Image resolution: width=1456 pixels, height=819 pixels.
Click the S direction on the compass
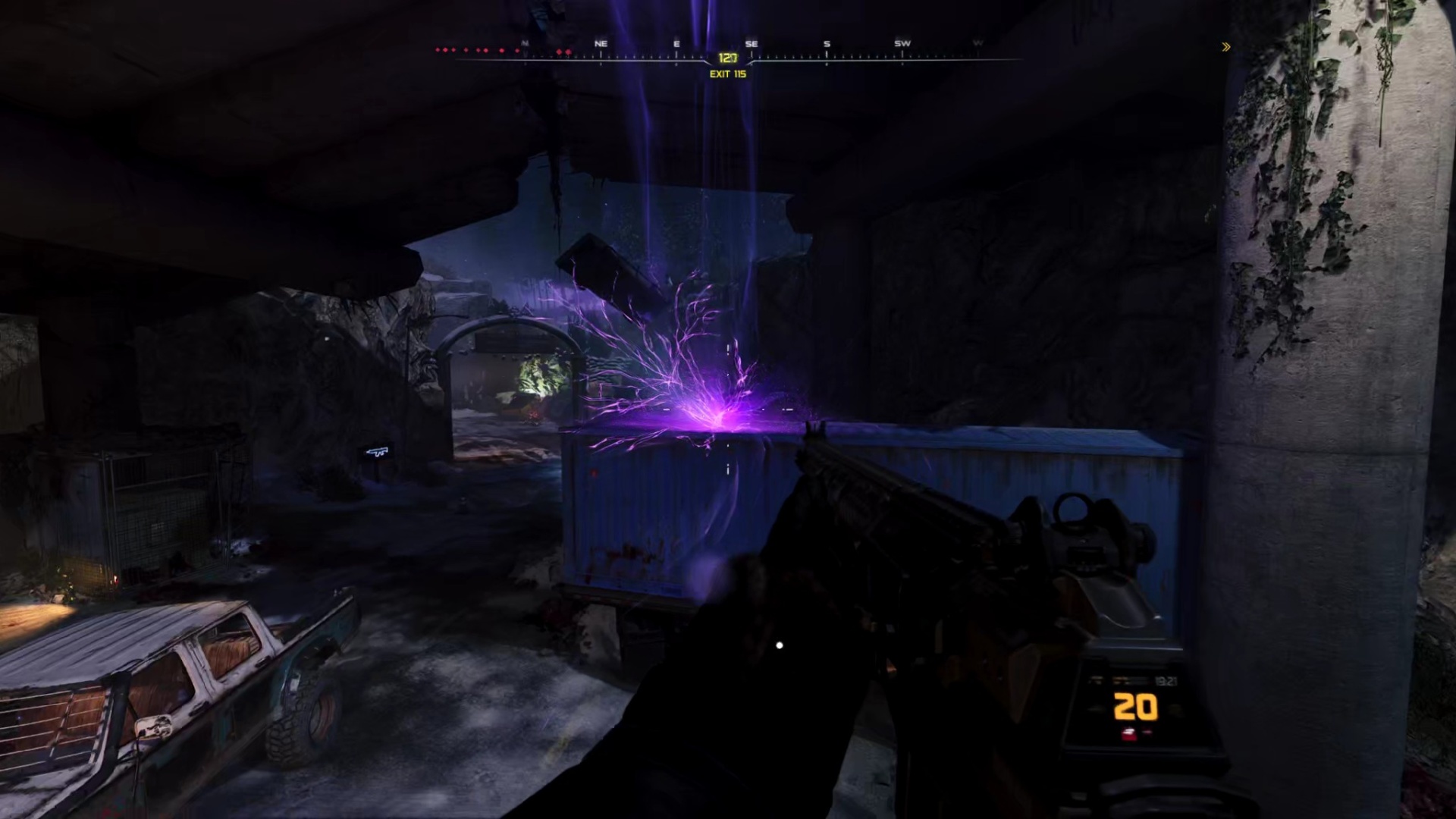[x=827, y=44]
